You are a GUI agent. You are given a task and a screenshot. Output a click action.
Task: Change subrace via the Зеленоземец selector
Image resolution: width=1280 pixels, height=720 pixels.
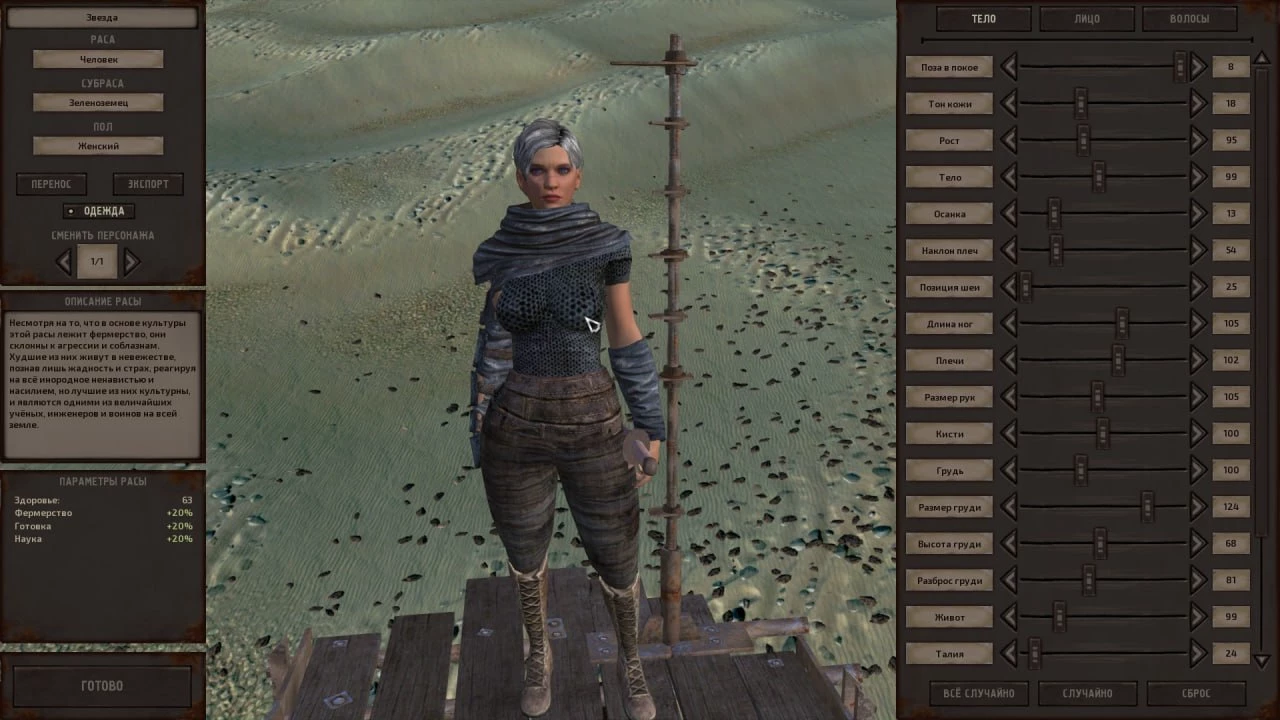coord(98,102)
